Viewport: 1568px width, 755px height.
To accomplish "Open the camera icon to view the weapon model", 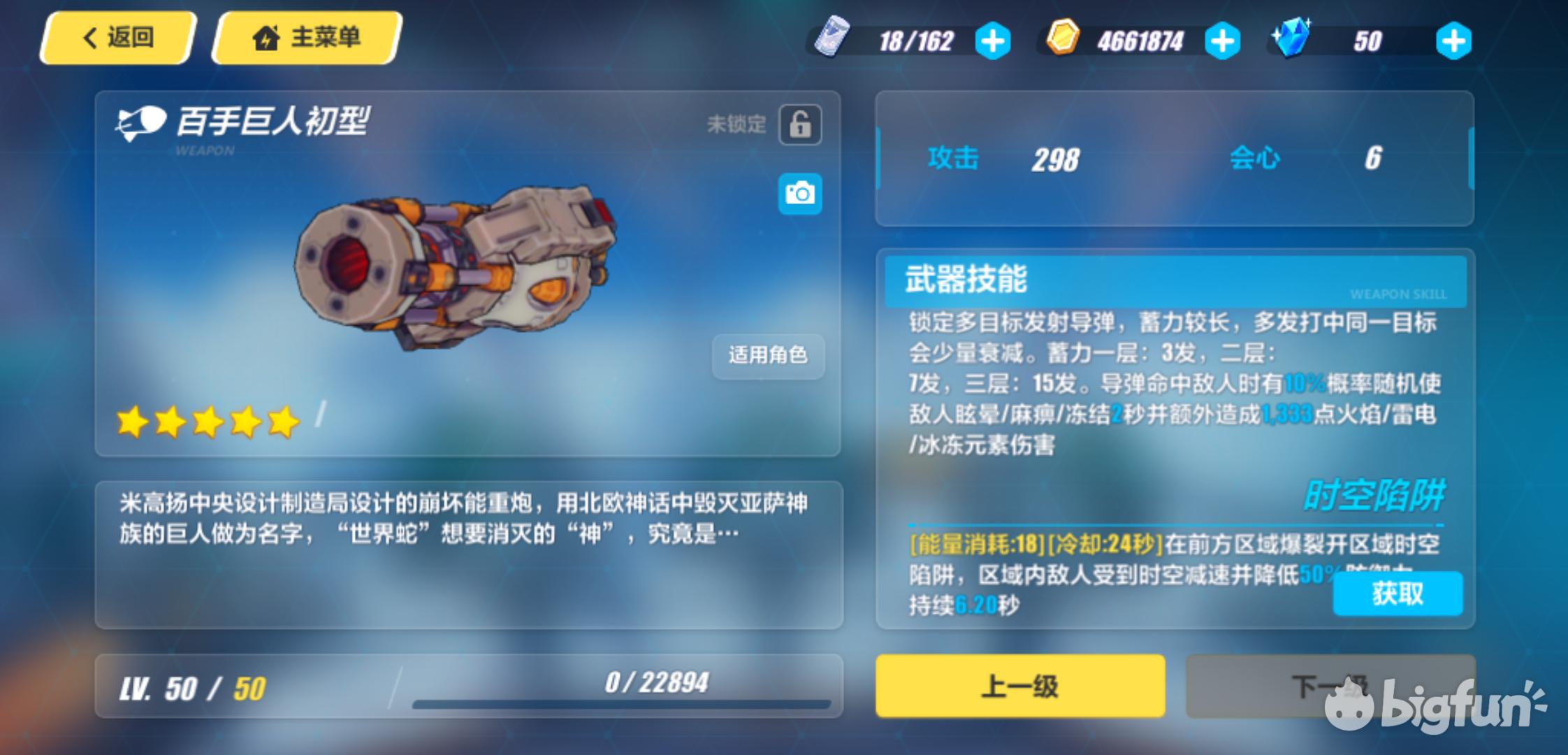I will click(799, 194).
